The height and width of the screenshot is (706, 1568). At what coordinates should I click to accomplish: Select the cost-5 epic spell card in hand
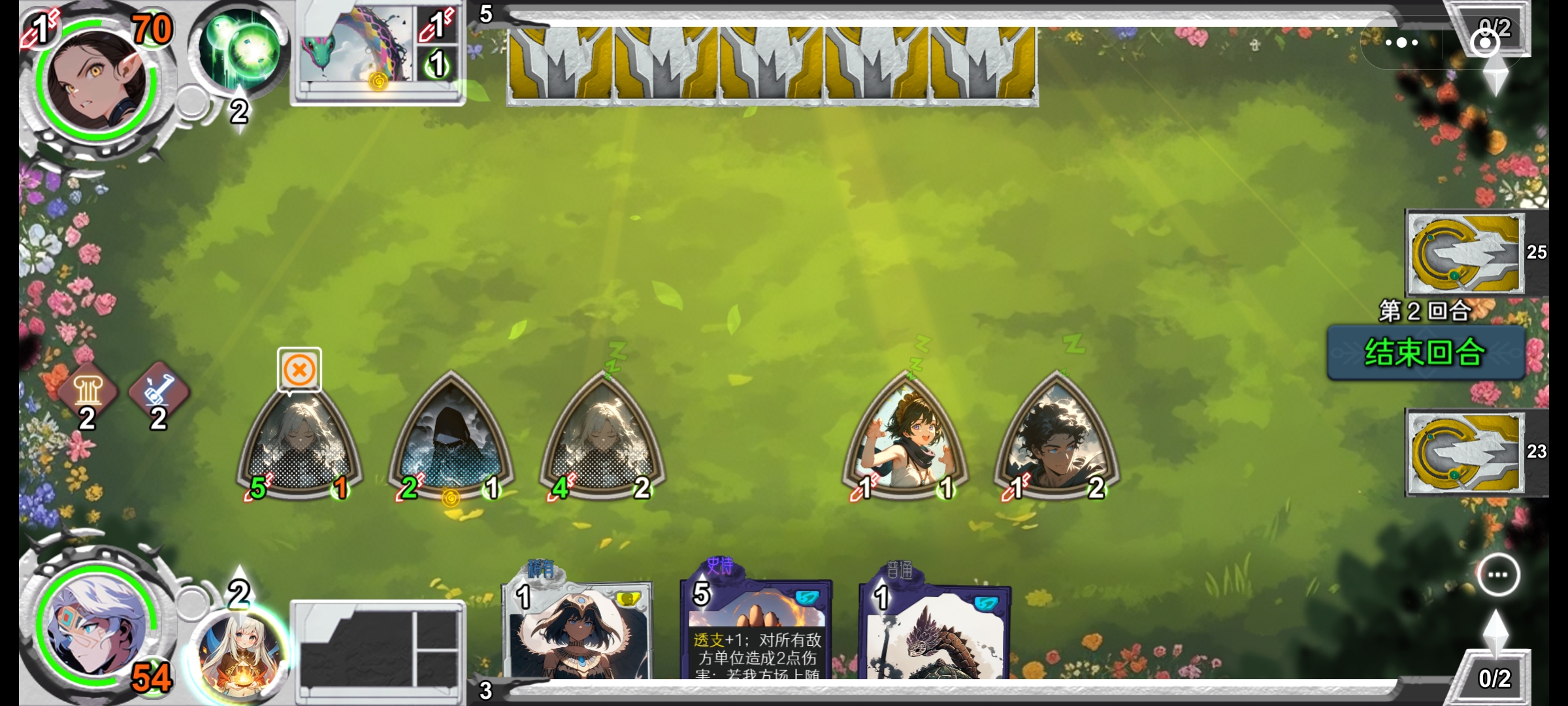756,631
